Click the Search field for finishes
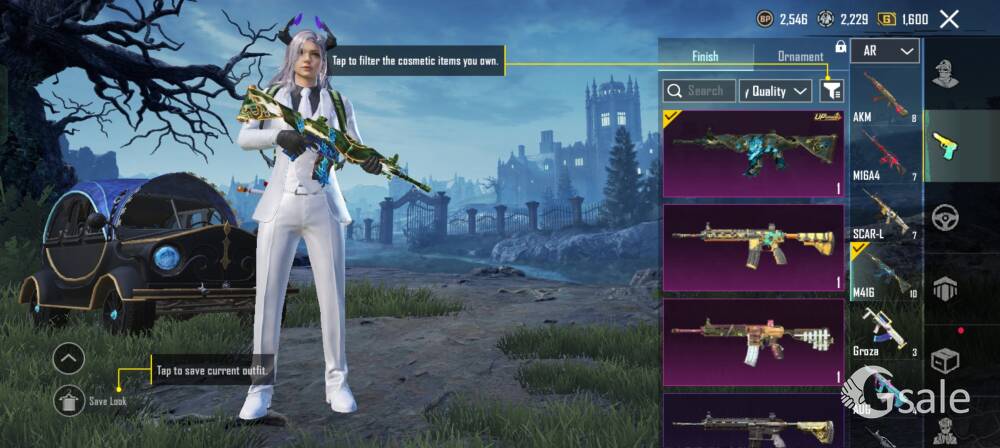Viewport: 1000px width, 448px height. click(x=700, y=91)
